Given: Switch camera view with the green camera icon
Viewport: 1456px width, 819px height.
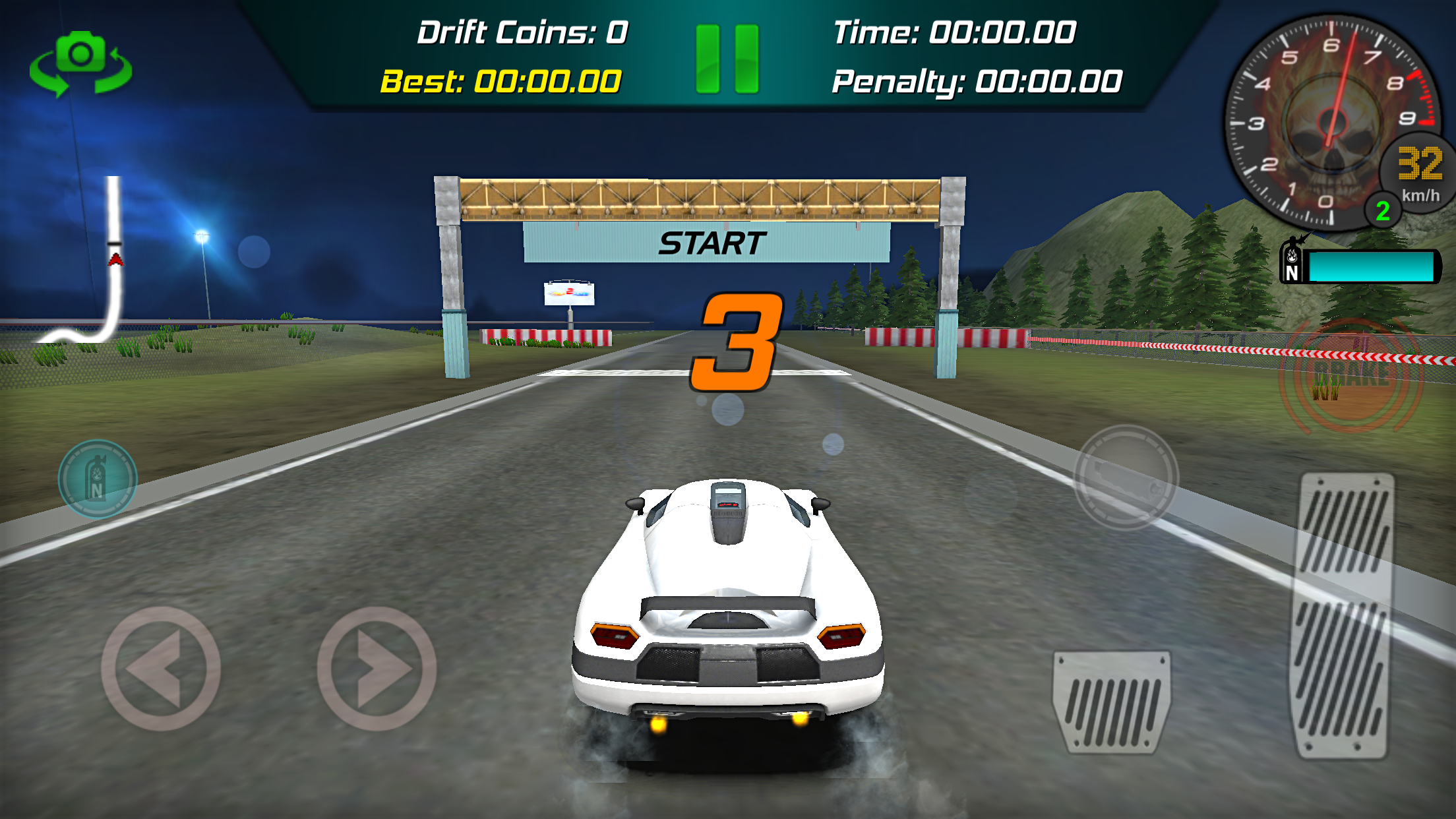Looking at the screenshot, I should click(x=80, y=64).
